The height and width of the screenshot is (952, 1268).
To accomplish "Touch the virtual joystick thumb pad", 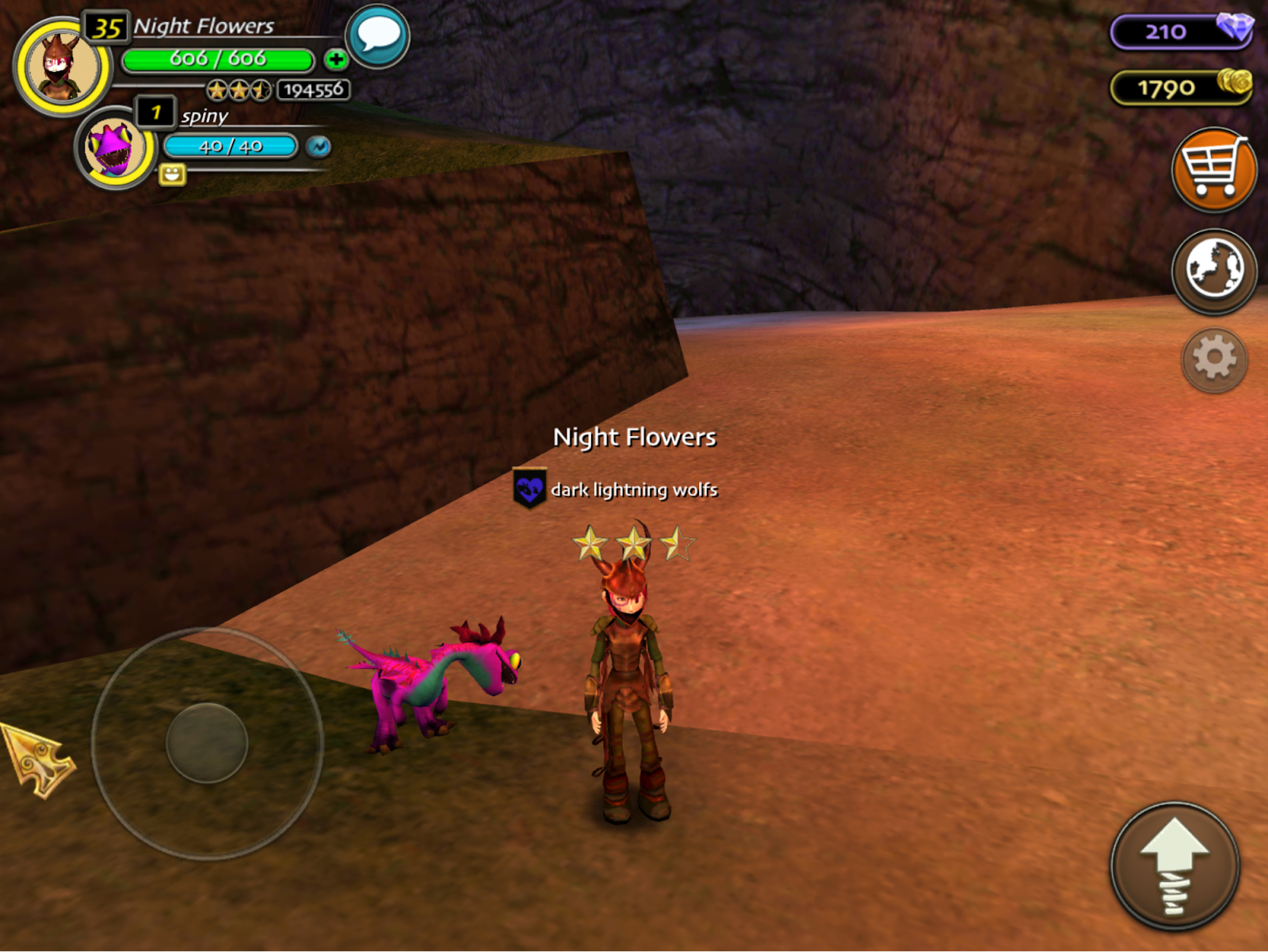I will 207,743.
